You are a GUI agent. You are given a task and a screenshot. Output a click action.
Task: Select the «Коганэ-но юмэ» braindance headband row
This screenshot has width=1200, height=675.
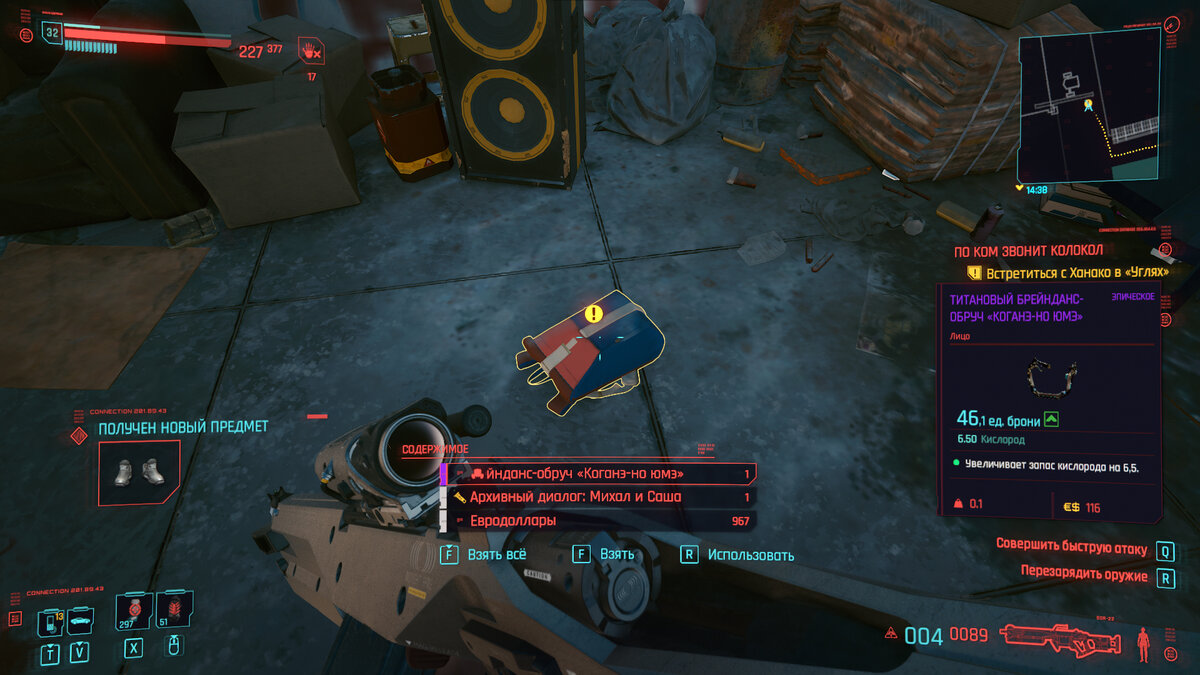click(598, 473)
